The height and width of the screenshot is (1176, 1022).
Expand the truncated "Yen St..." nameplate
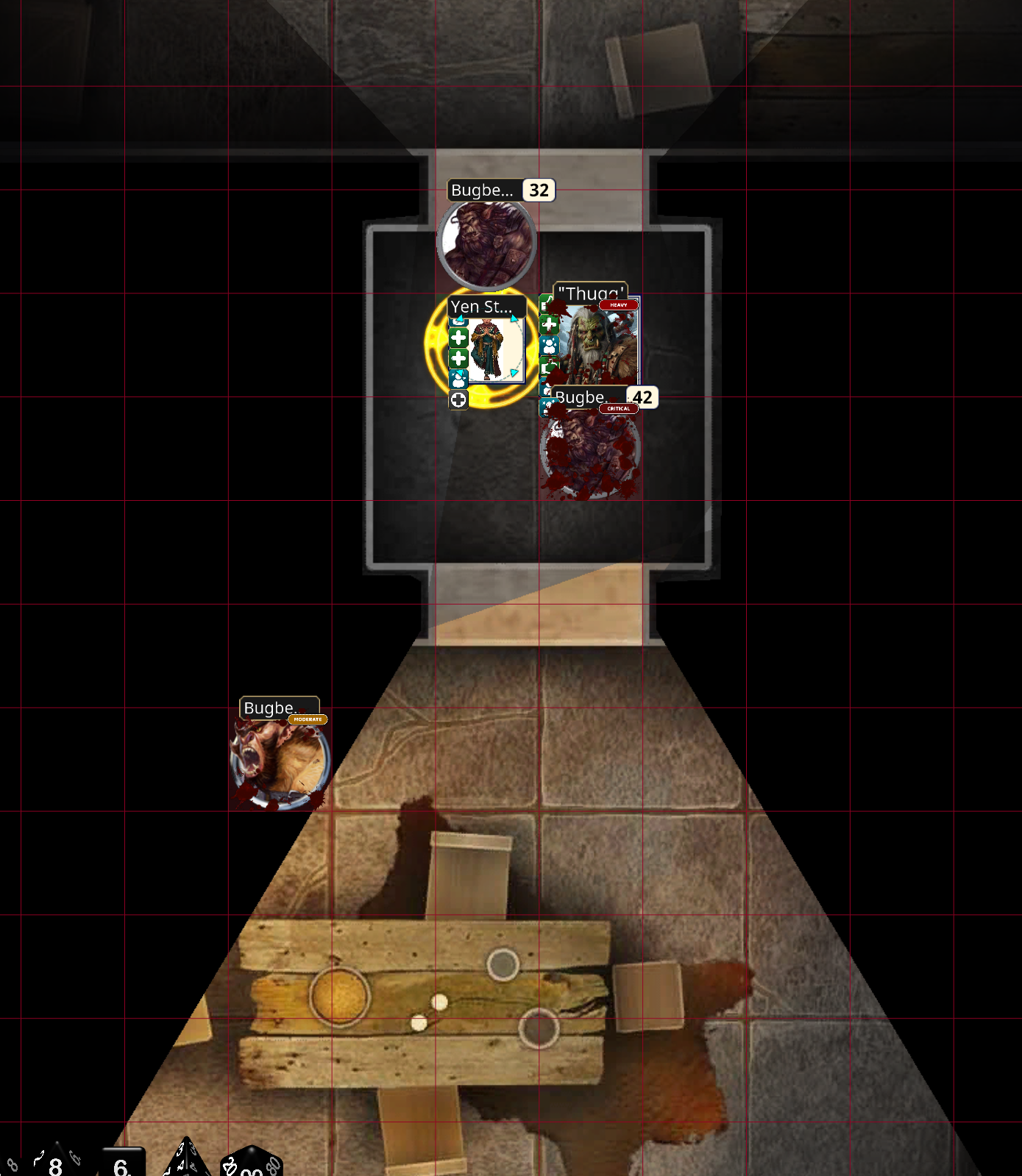pos(484,307)
